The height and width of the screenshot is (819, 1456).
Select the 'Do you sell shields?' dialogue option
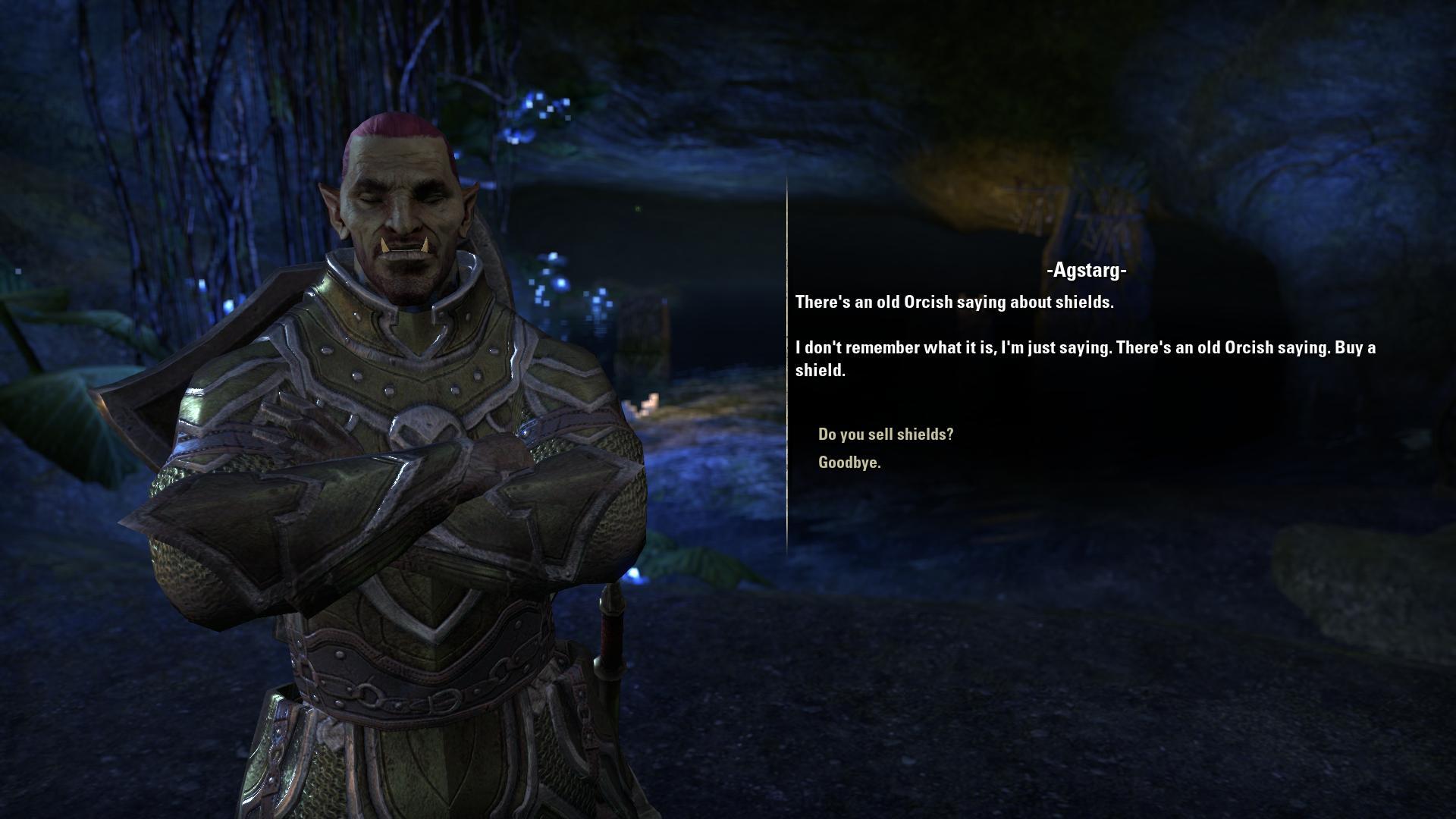click(884, 434)
